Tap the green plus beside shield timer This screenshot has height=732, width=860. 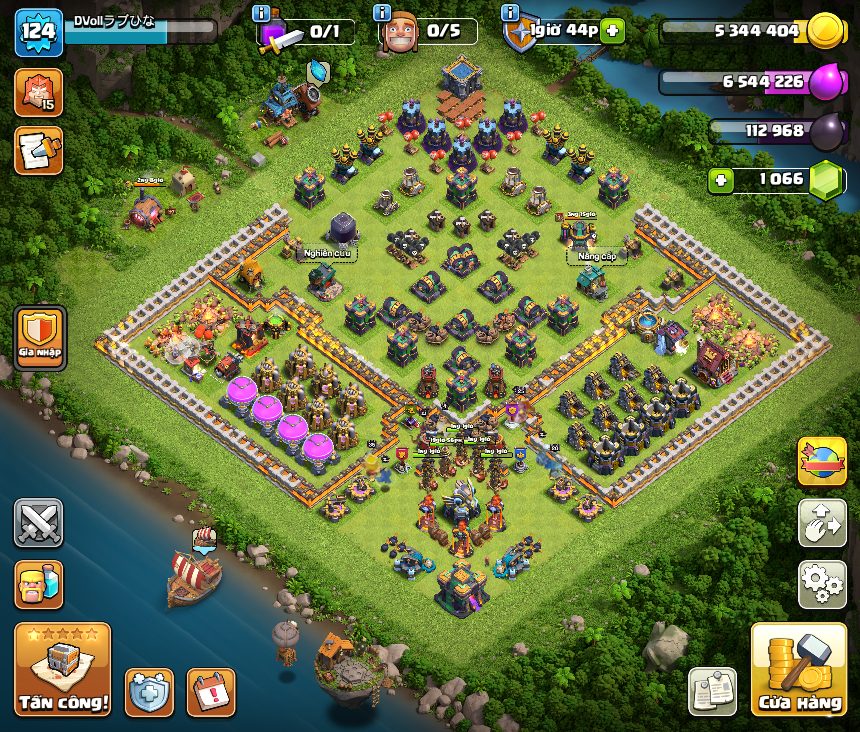click(612, 31)
